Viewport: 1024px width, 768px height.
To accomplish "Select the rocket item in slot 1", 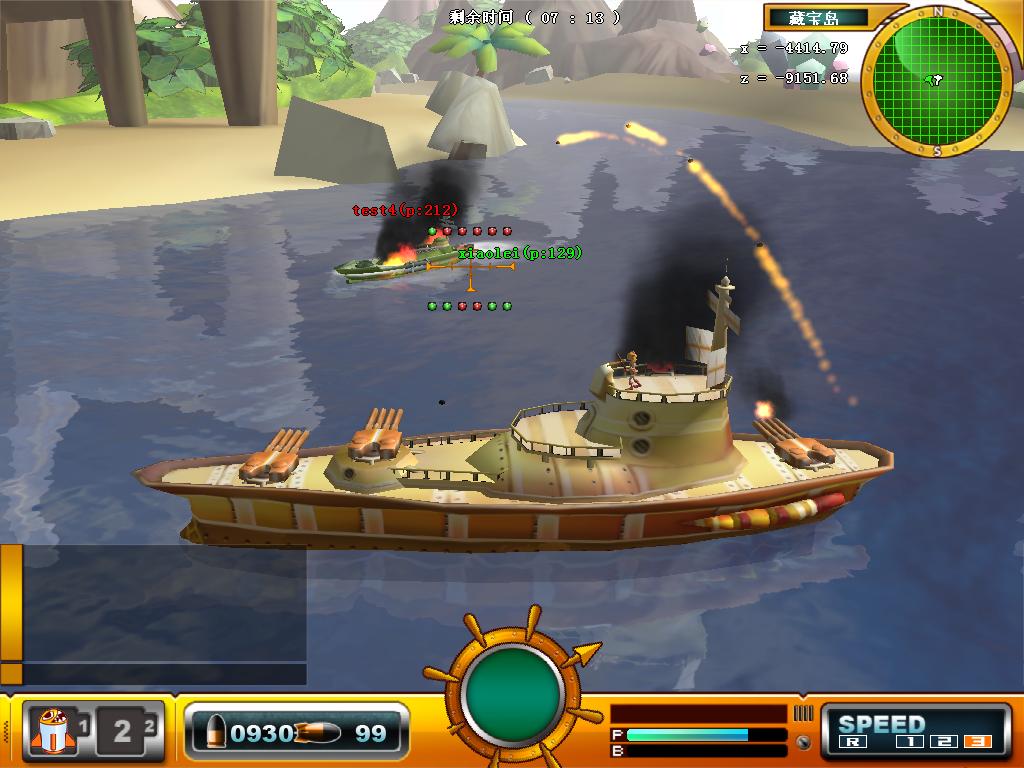I will [x=52, y=731].
